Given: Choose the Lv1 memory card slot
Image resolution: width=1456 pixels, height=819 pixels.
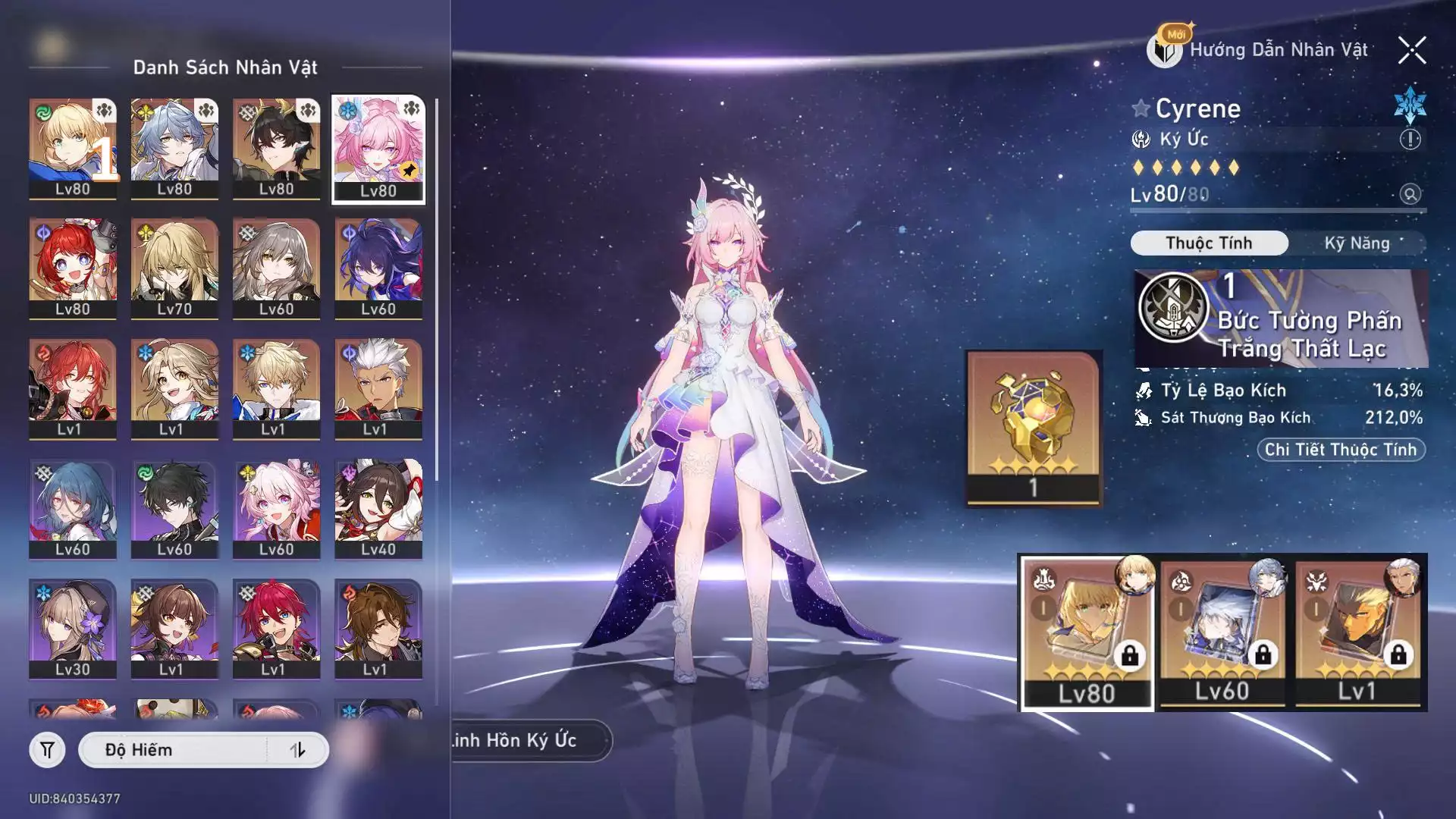Looking at the screenshot, I should click(x=1357, y=633).
